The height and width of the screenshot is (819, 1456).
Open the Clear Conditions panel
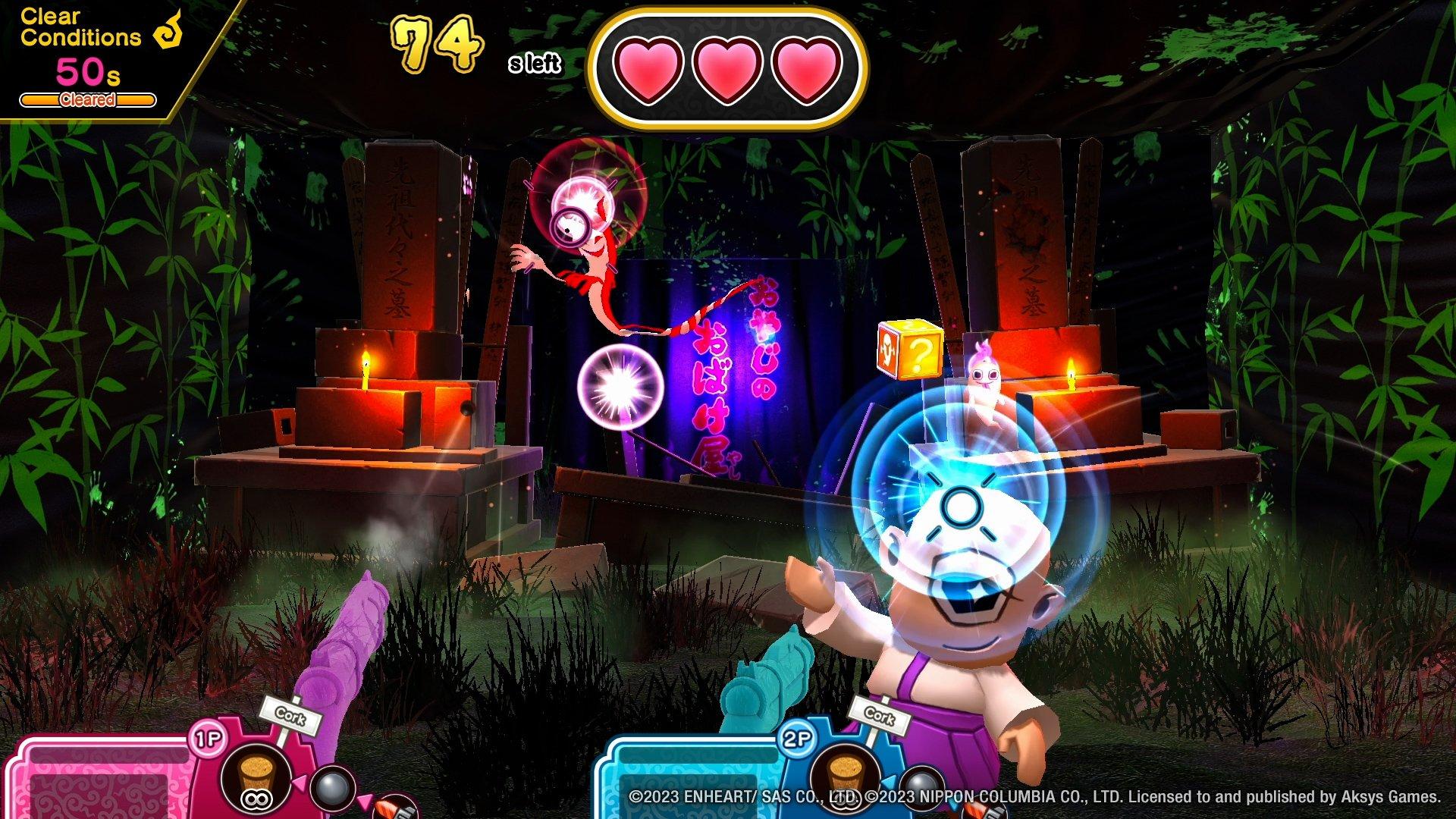pyautogui.click(x=80, y=27)
